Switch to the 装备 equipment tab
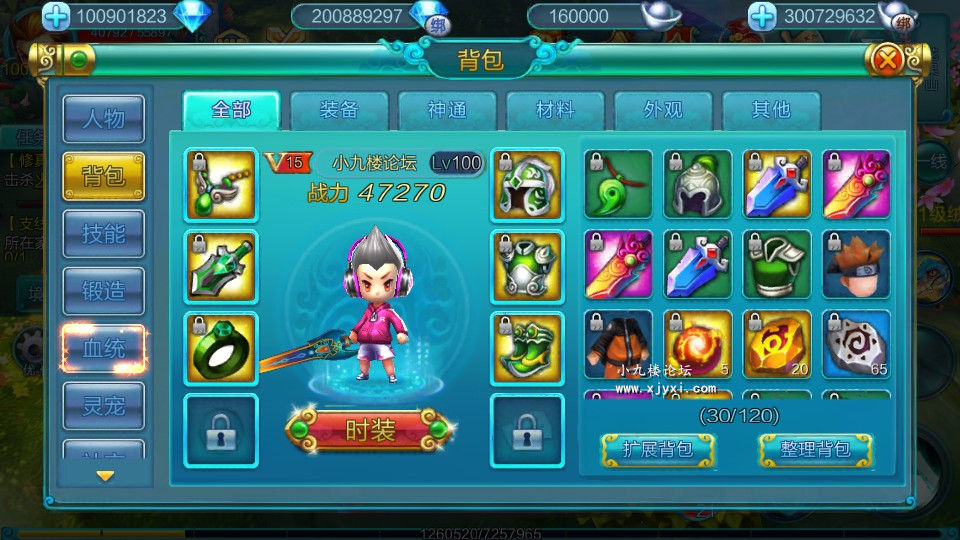This screenshot has height=540, width=960. tap(339, 110)
